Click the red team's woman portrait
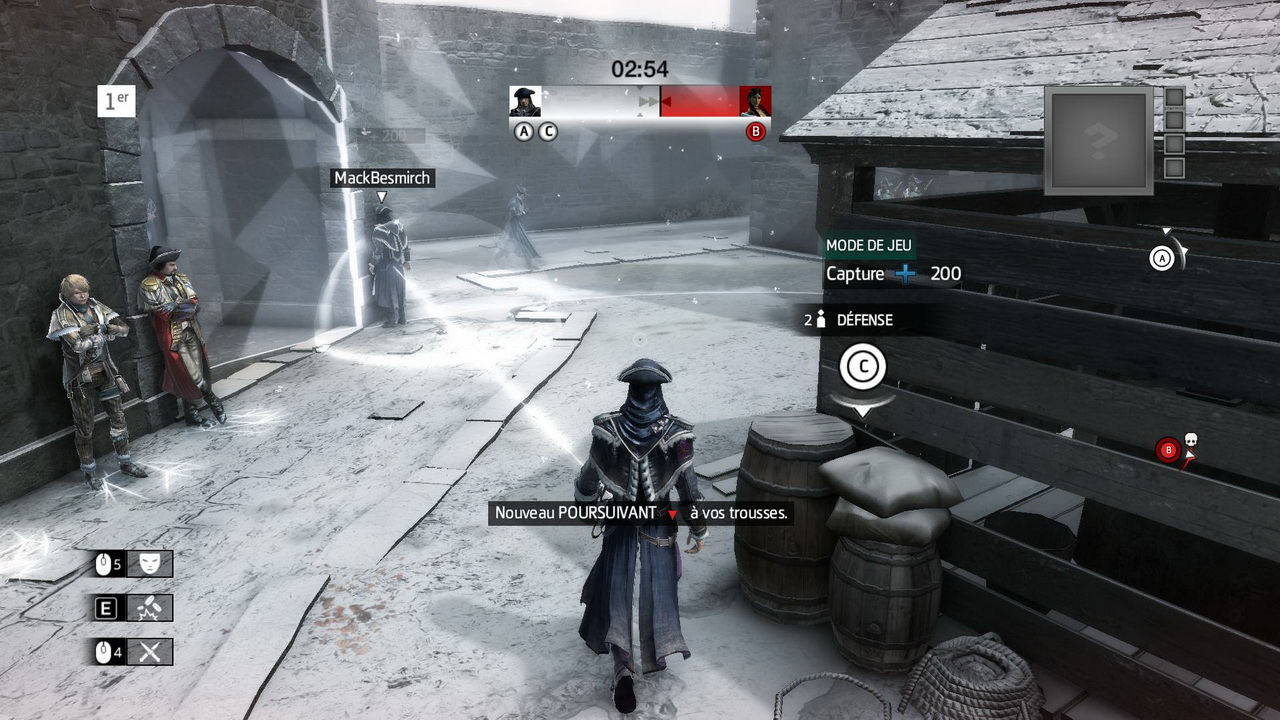Screen dimensions: 1280x720 755,101
